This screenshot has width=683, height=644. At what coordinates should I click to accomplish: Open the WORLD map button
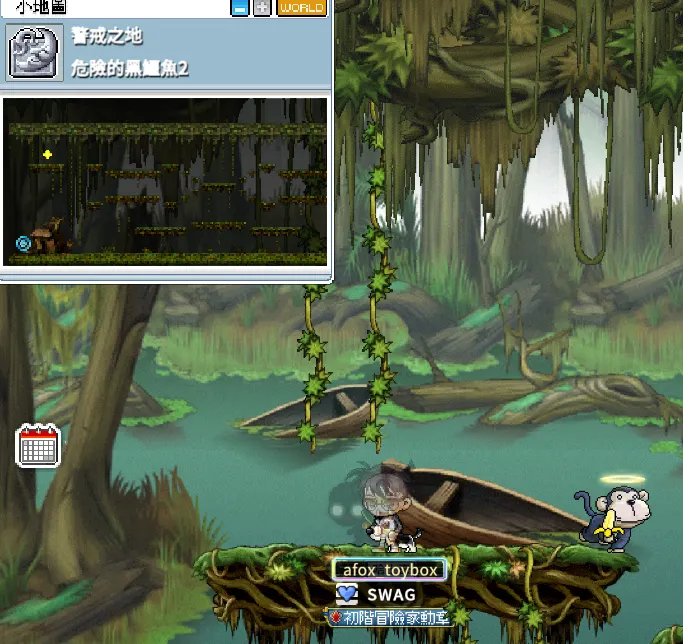click(x=301, y=8)
